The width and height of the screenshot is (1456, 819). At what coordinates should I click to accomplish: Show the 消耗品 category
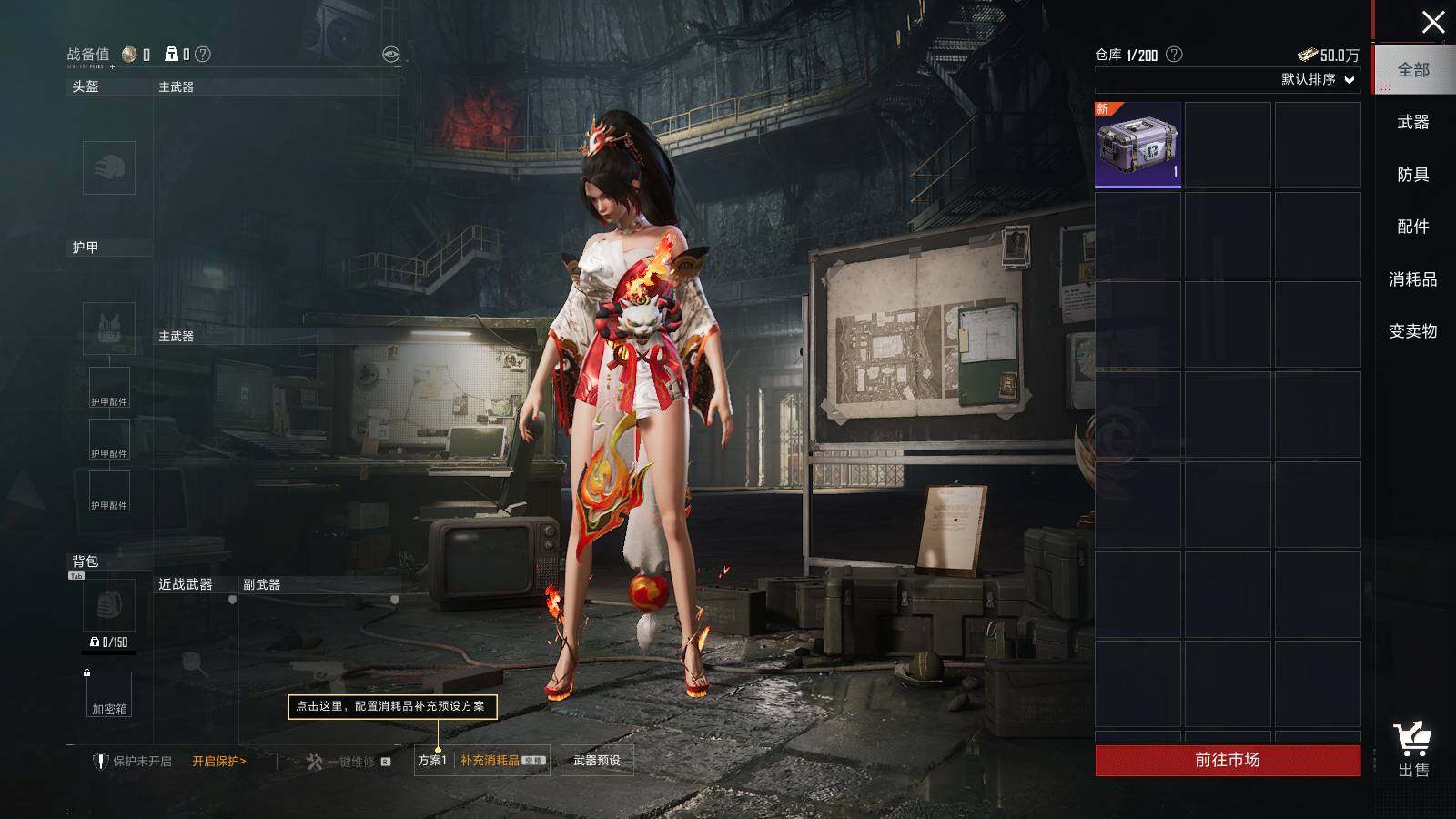(1412, 279)
